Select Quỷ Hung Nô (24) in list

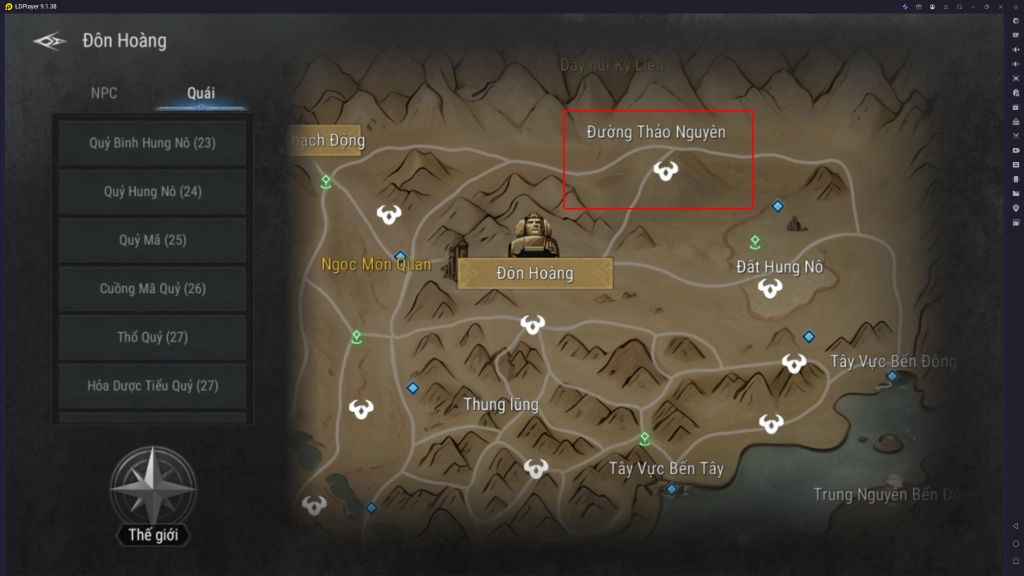click(x=152, y=191)
